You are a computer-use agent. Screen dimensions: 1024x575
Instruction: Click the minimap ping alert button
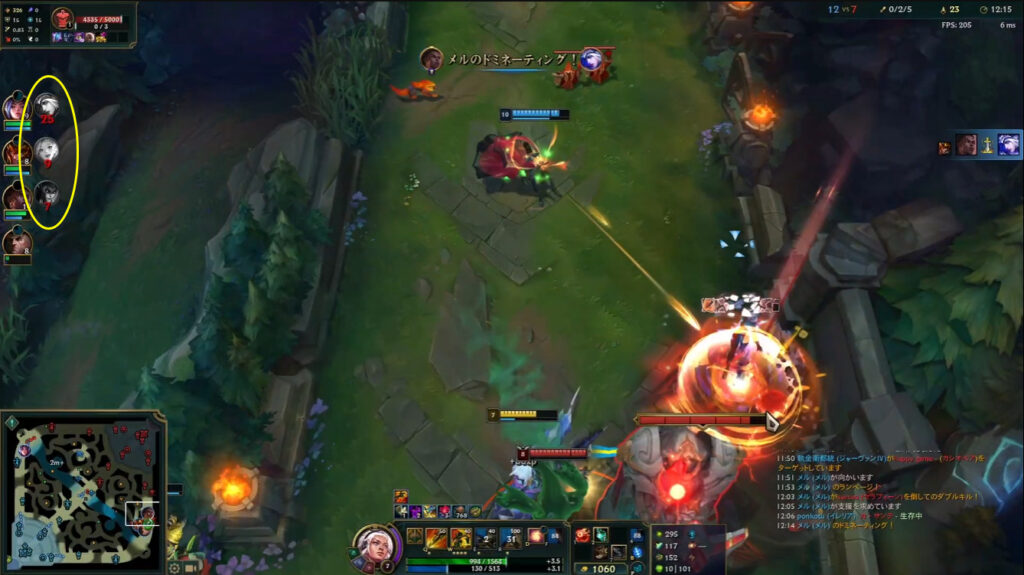point(11,424)
